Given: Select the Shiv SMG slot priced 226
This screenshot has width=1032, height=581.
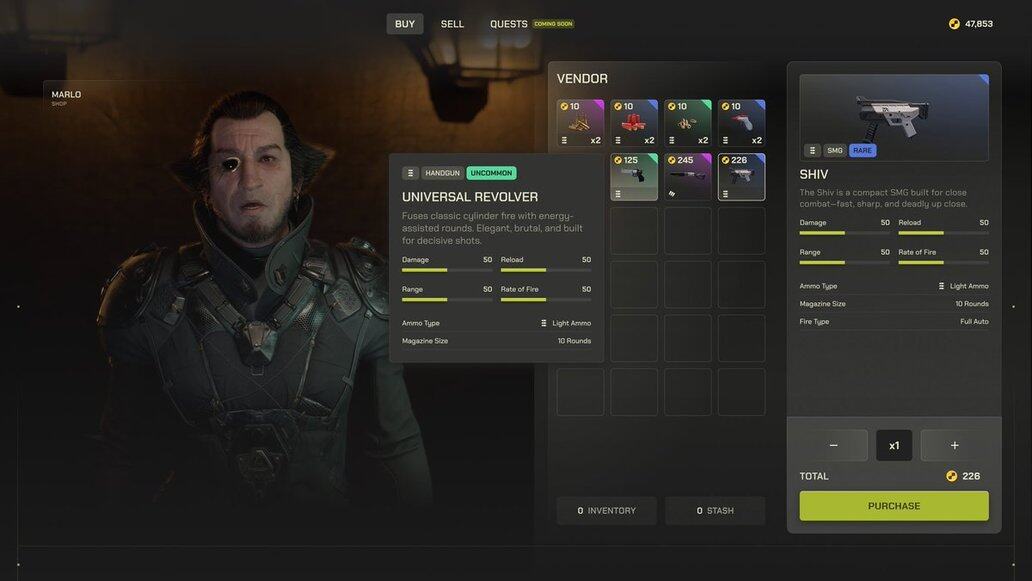Looking at the screenshot, I should point(741,177).
